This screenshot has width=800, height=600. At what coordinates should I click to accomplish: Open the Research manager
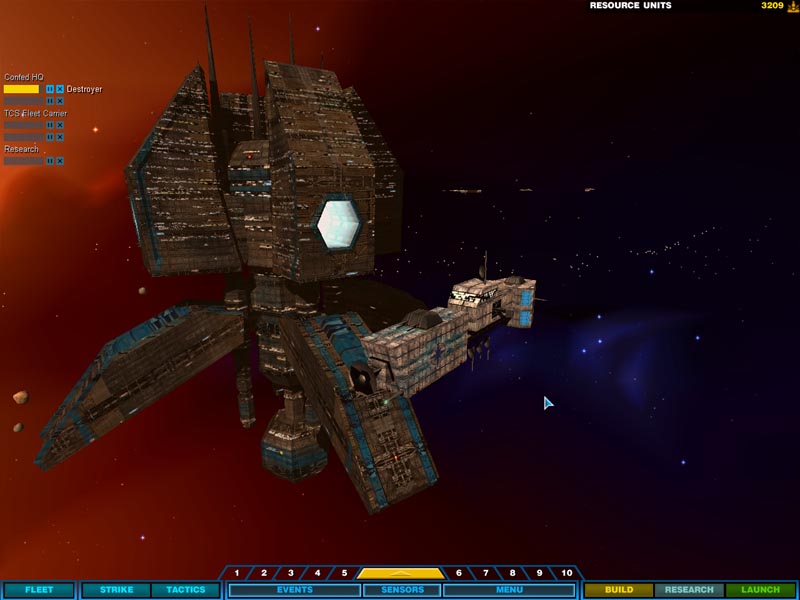(689, 590)
